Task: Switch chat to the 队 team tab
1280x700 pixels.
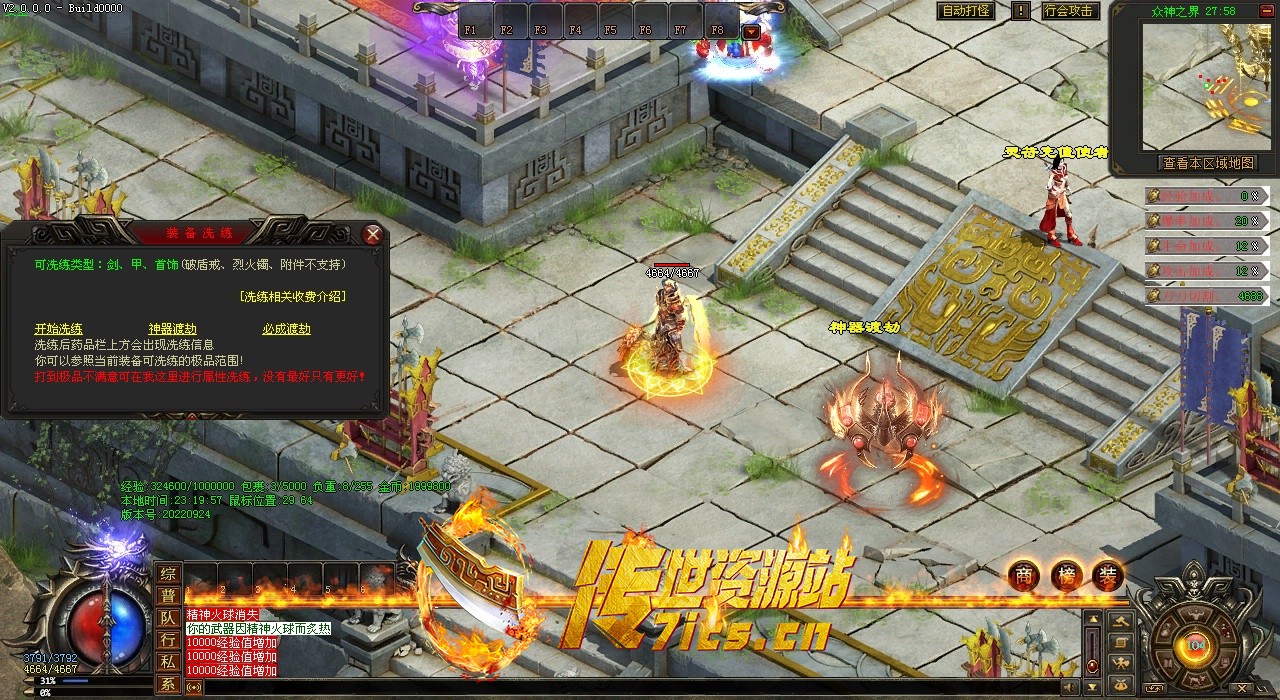Action: [x=168, y=618]
